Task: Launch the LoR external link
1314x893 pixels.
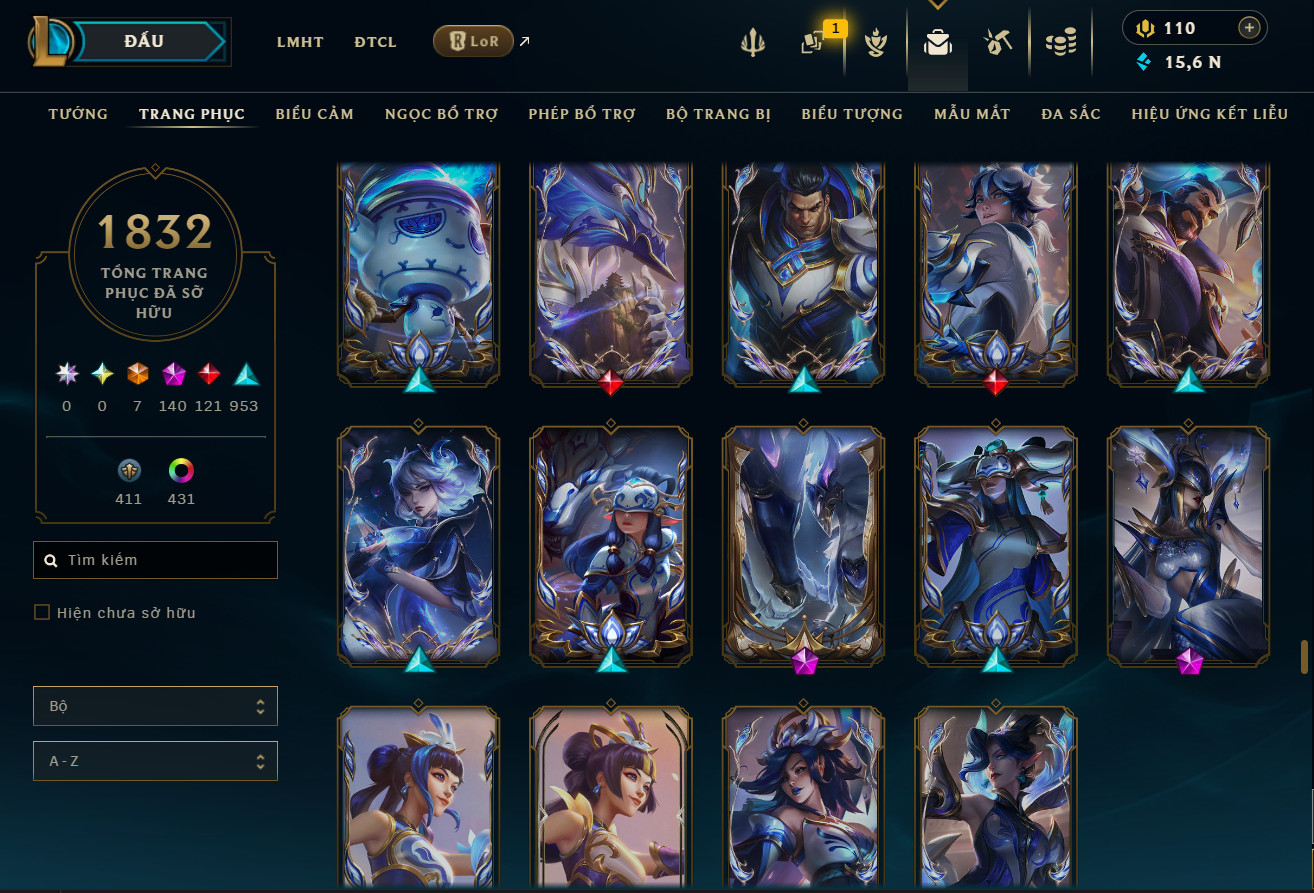Action: pyautogui.click(x=474, y=41)
